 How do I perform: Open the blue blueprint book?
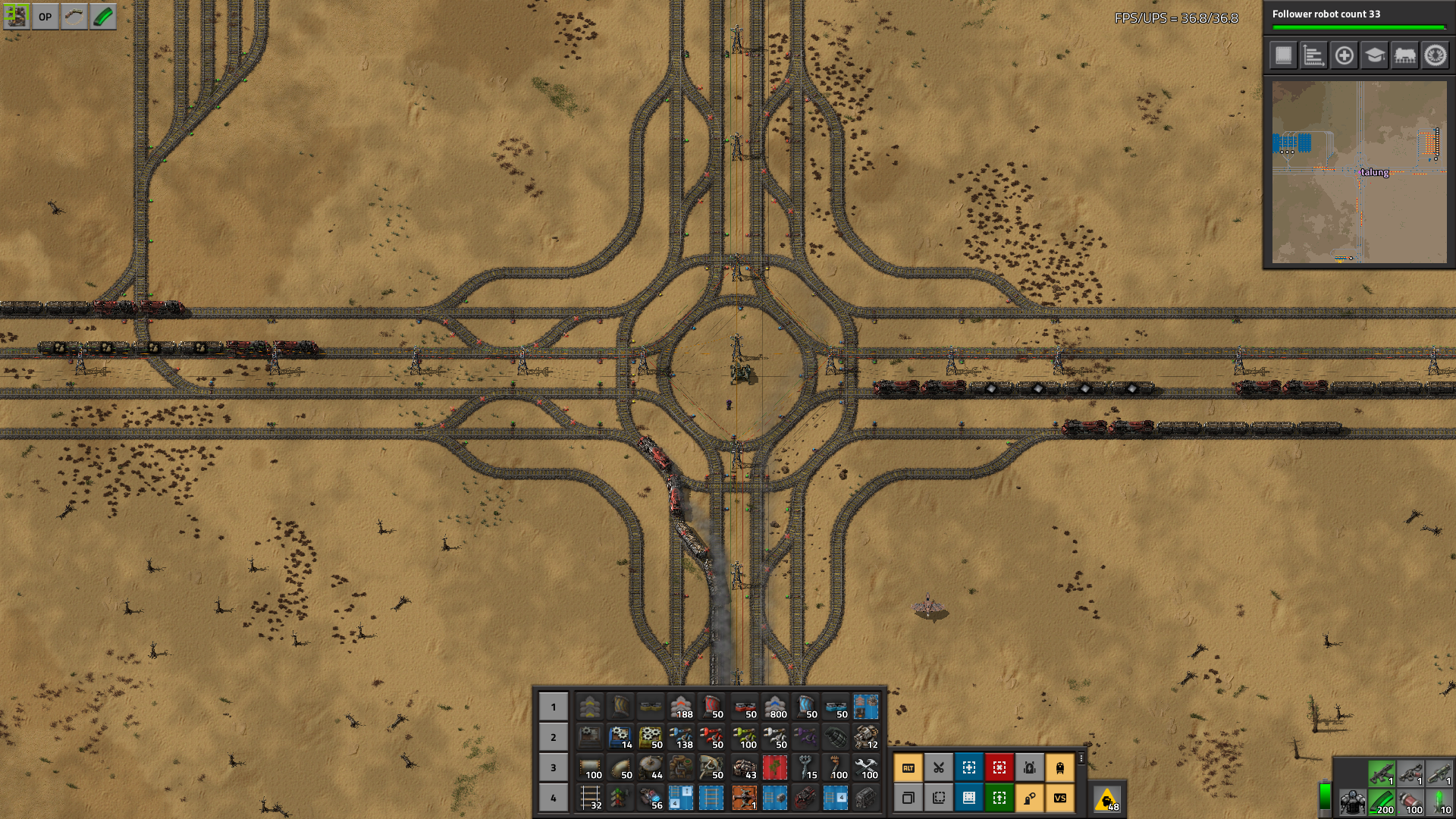[x=968, y=798]
